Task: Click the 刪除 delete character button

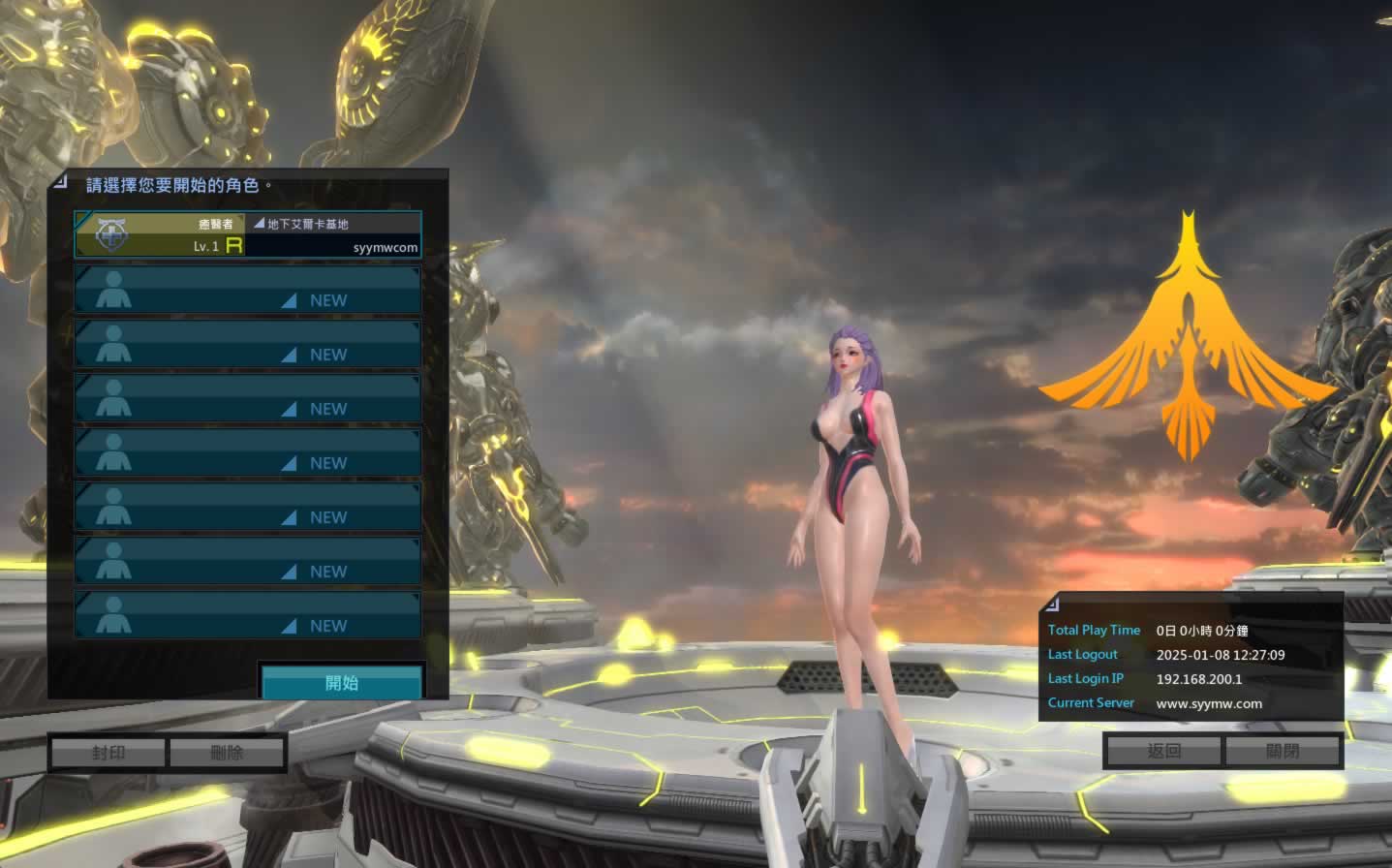Action: 227,753
